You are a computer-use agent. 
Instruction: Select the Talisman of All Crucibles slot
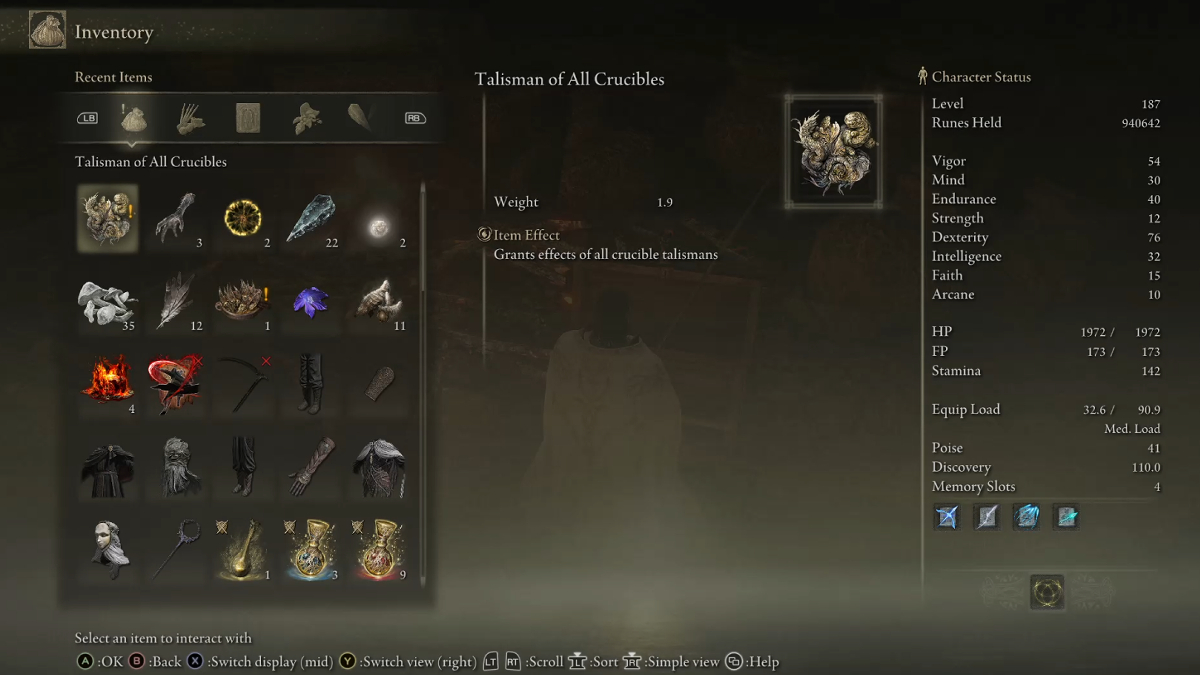coord(107,218)
